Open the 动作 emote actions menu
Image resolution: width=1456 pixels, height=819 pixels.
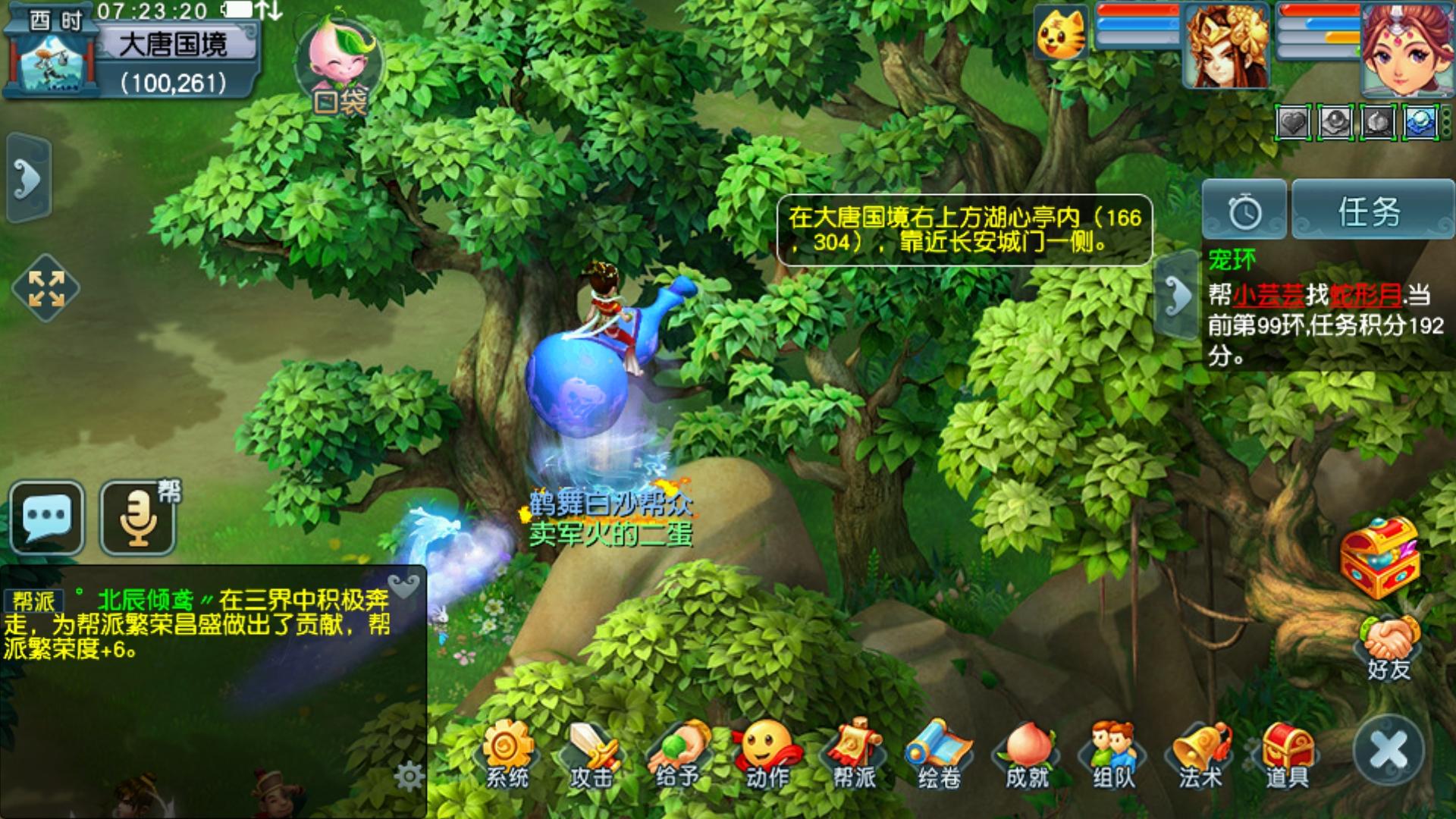pos(767,753)
